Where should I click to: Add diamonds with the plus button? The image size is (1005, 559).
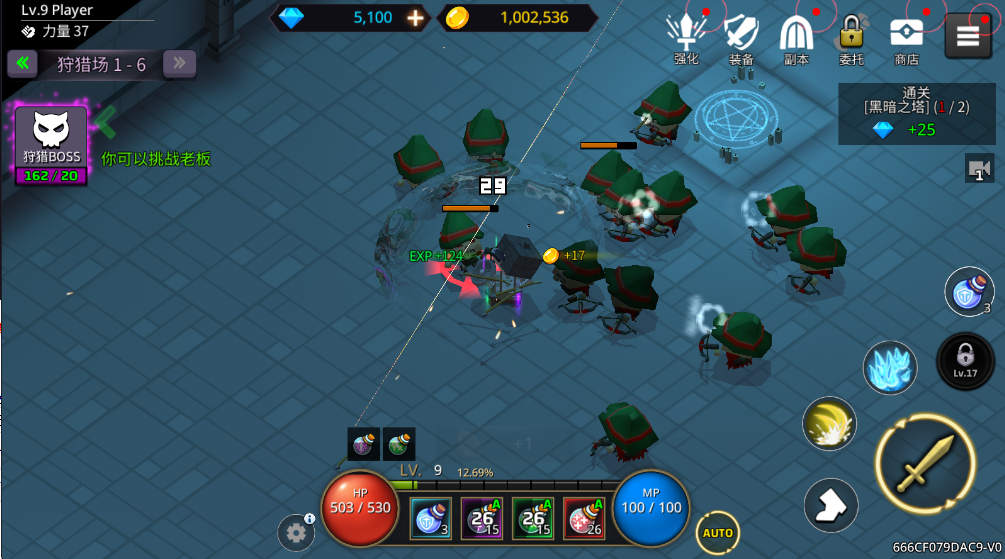[416, 17]
